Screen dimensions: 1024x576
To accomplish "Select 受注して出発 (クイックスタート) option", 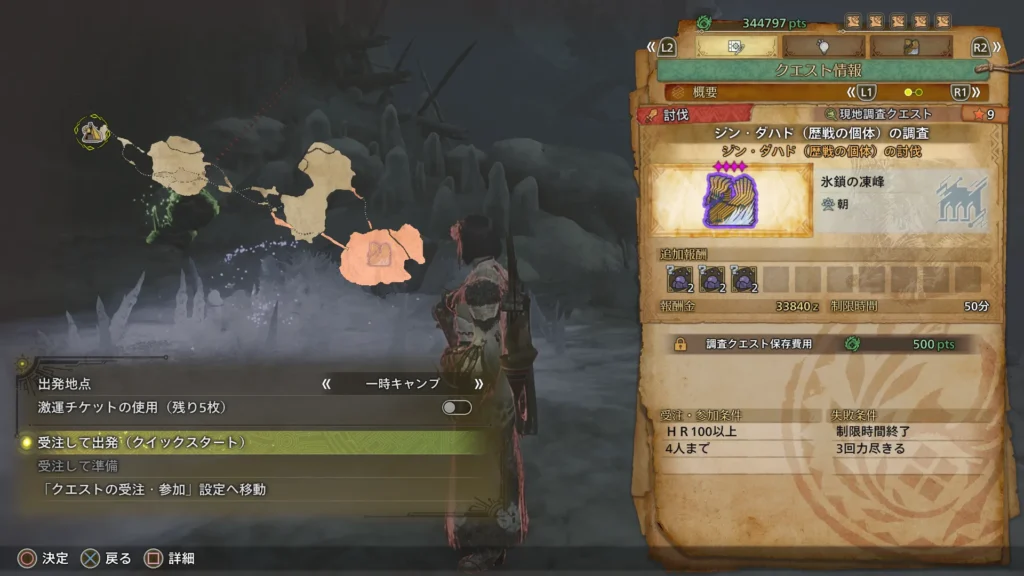I will pyautogui.click(x=142, y=442).
